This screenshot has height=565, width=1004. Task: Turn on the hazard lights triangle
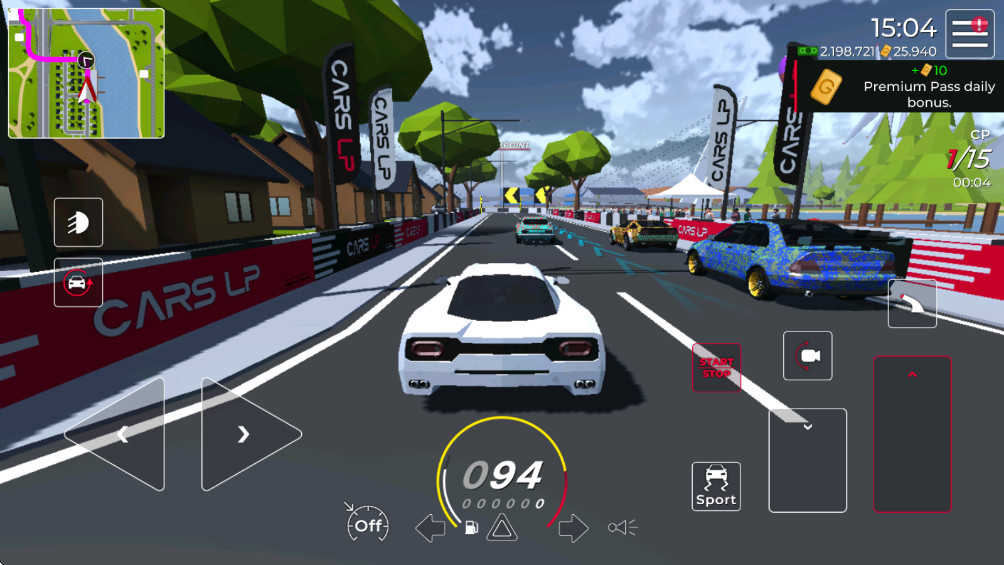click(501, 528)
